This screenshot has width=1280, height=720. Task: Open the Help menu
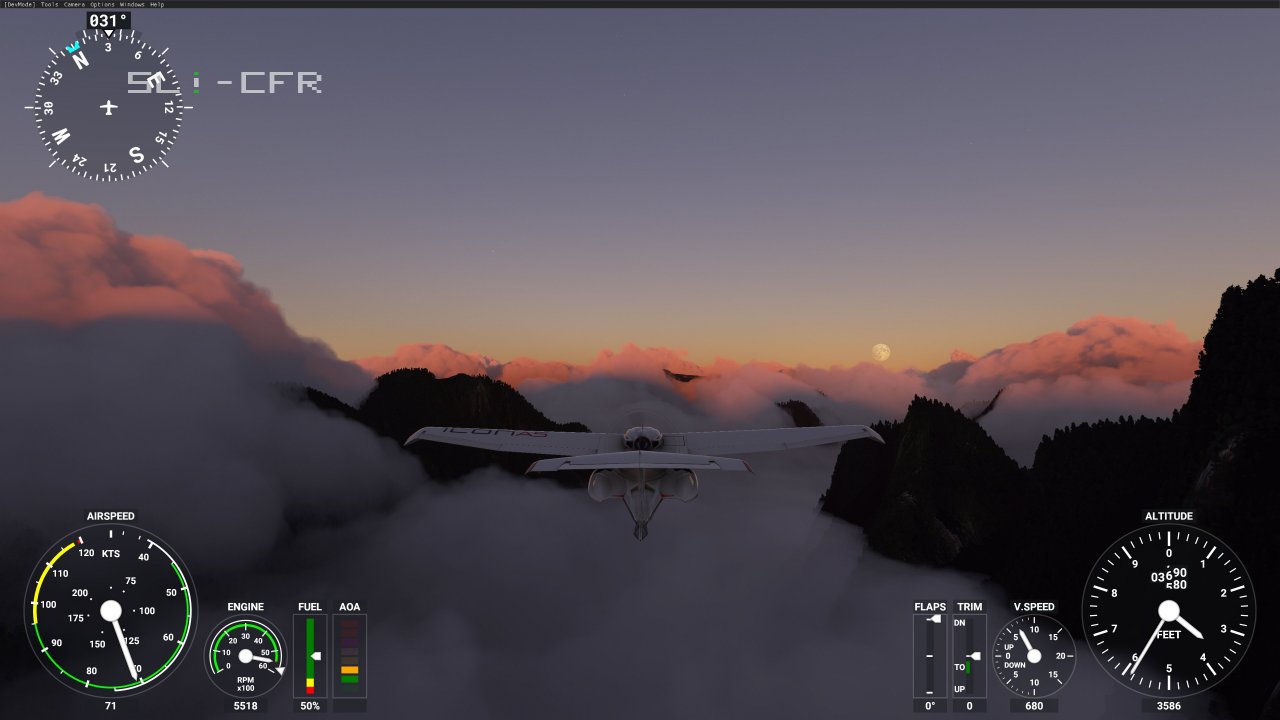tap(156, 4)
